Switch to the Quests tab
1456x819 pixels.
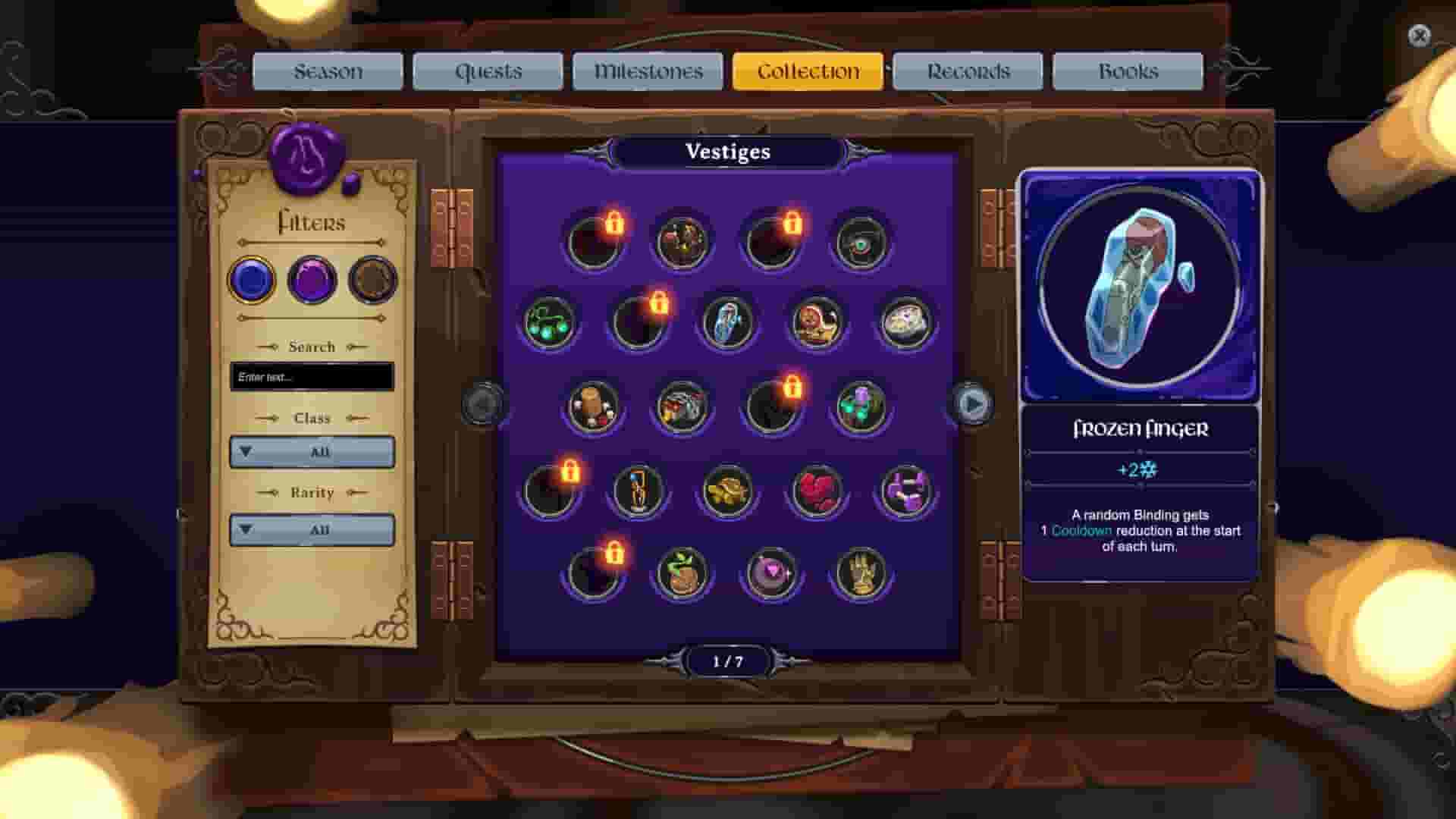click(x=488, y=71)
